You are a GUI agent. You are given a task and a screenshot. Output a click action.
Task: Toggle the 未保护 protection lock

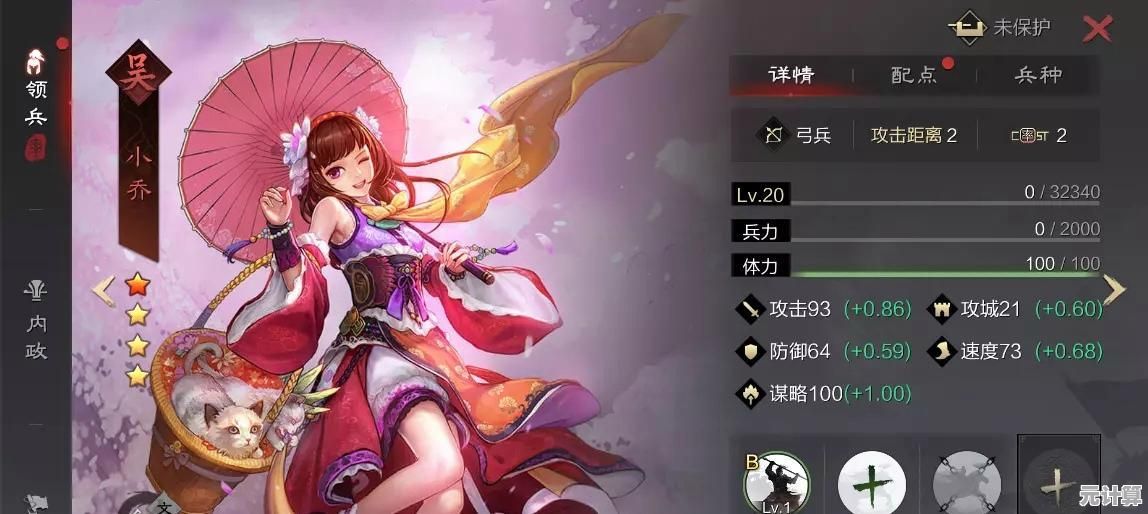click(x=1000, y=28)
